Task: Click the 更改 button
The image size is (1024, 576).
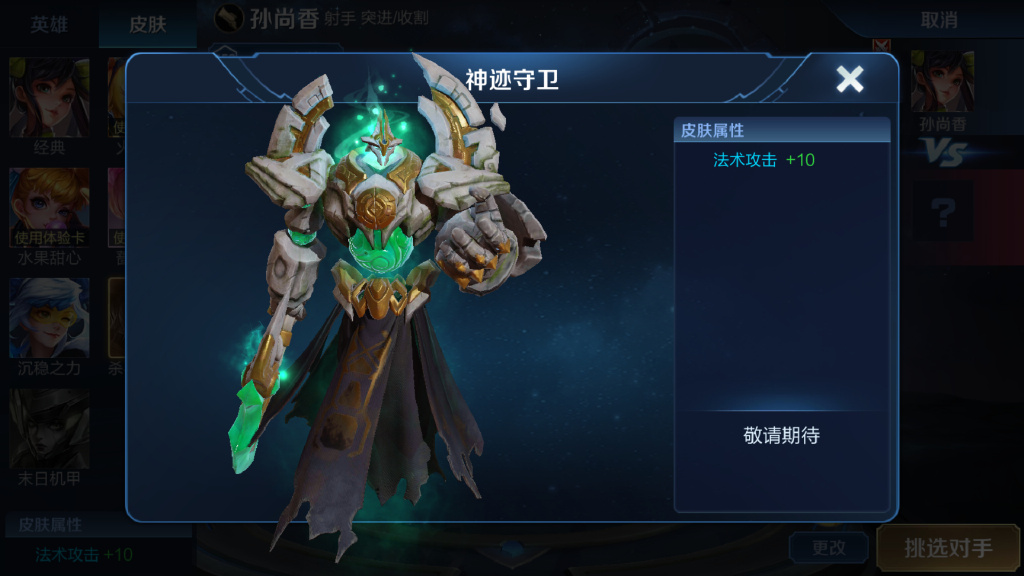Action: pos(828,548)
